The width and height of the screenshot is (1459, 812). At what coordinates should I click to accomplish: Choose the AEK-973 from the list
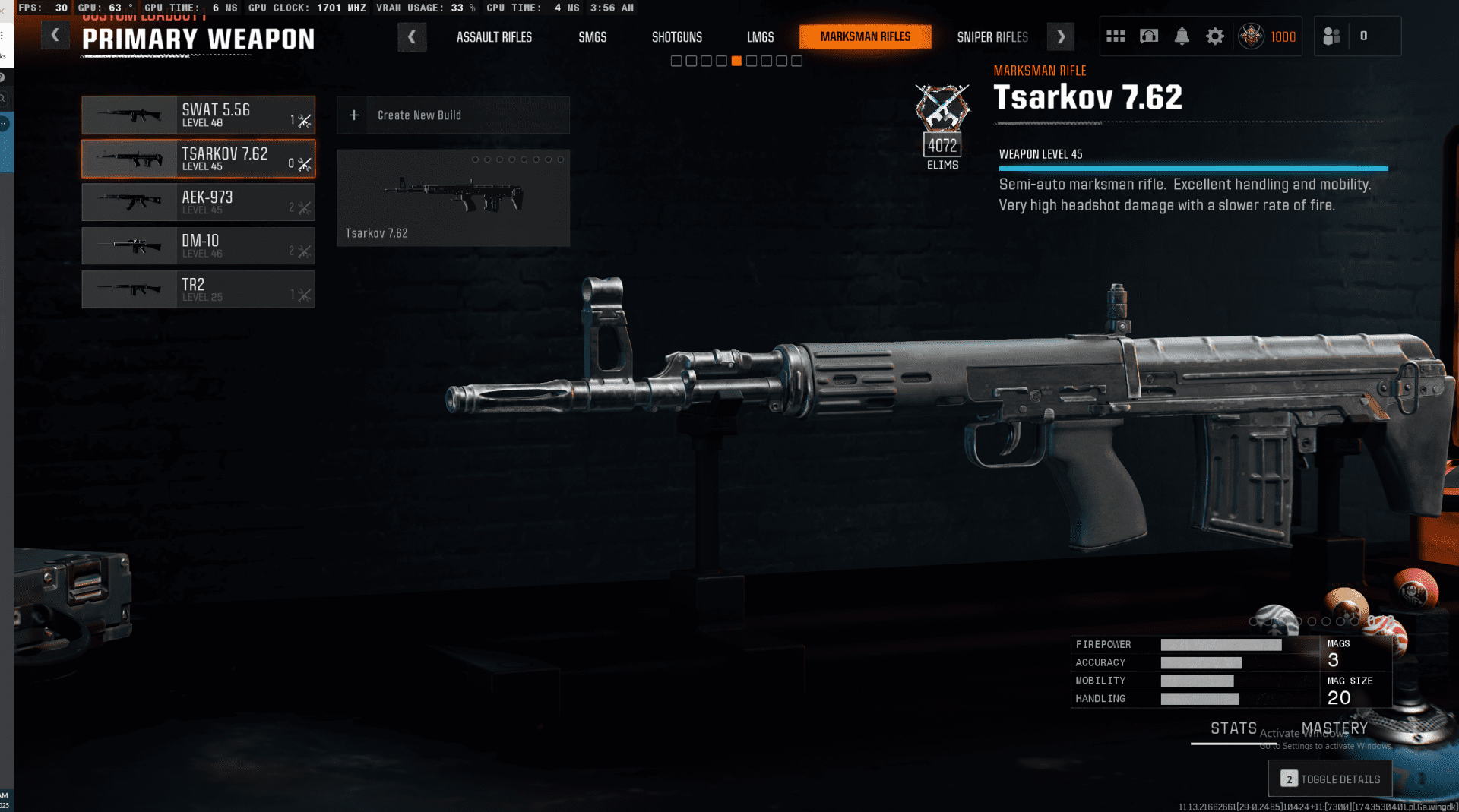(x=198, y=202)
